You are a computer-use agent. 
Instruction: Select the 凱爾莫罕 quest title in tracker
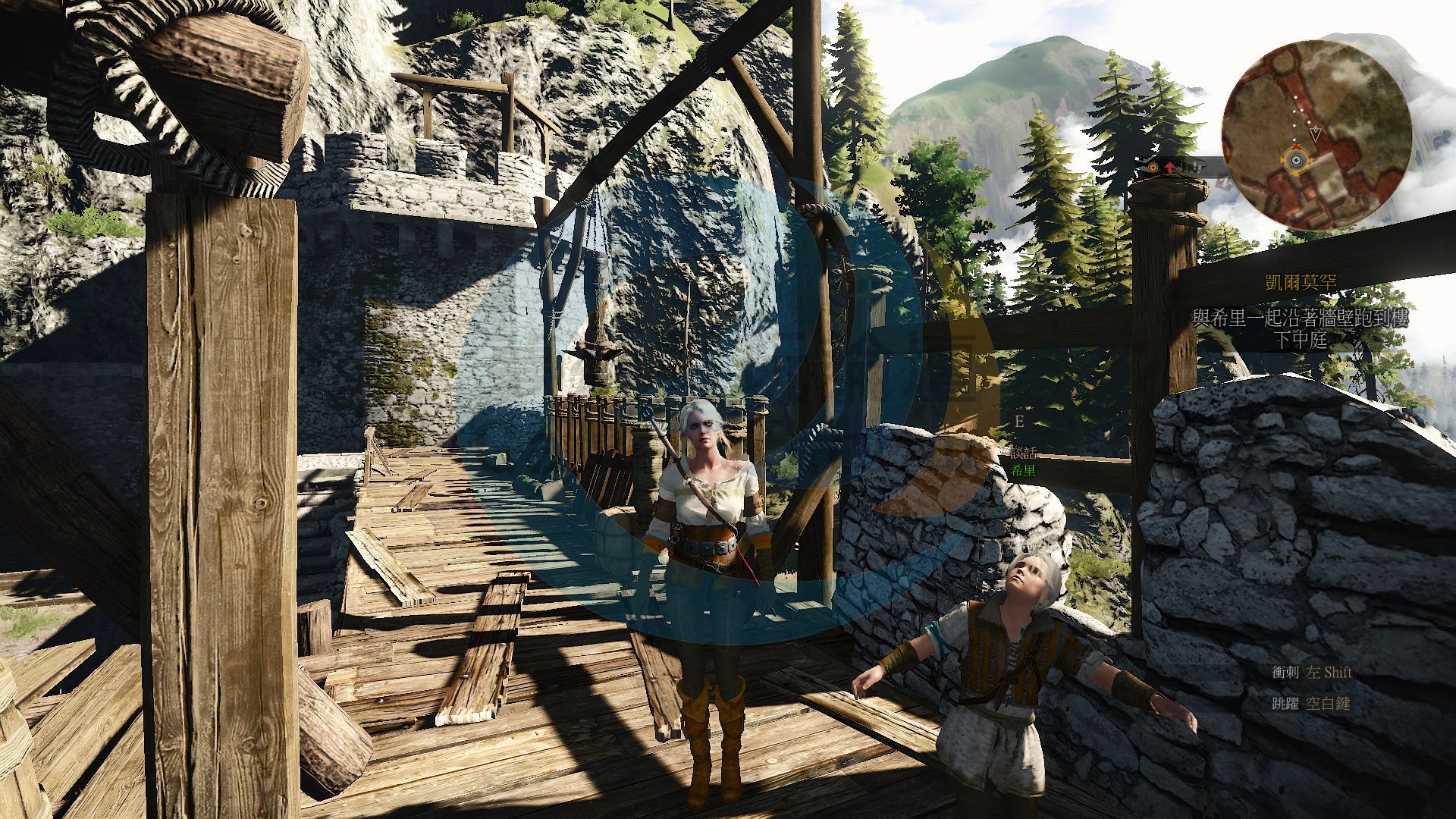click(x=1301, y=283)
